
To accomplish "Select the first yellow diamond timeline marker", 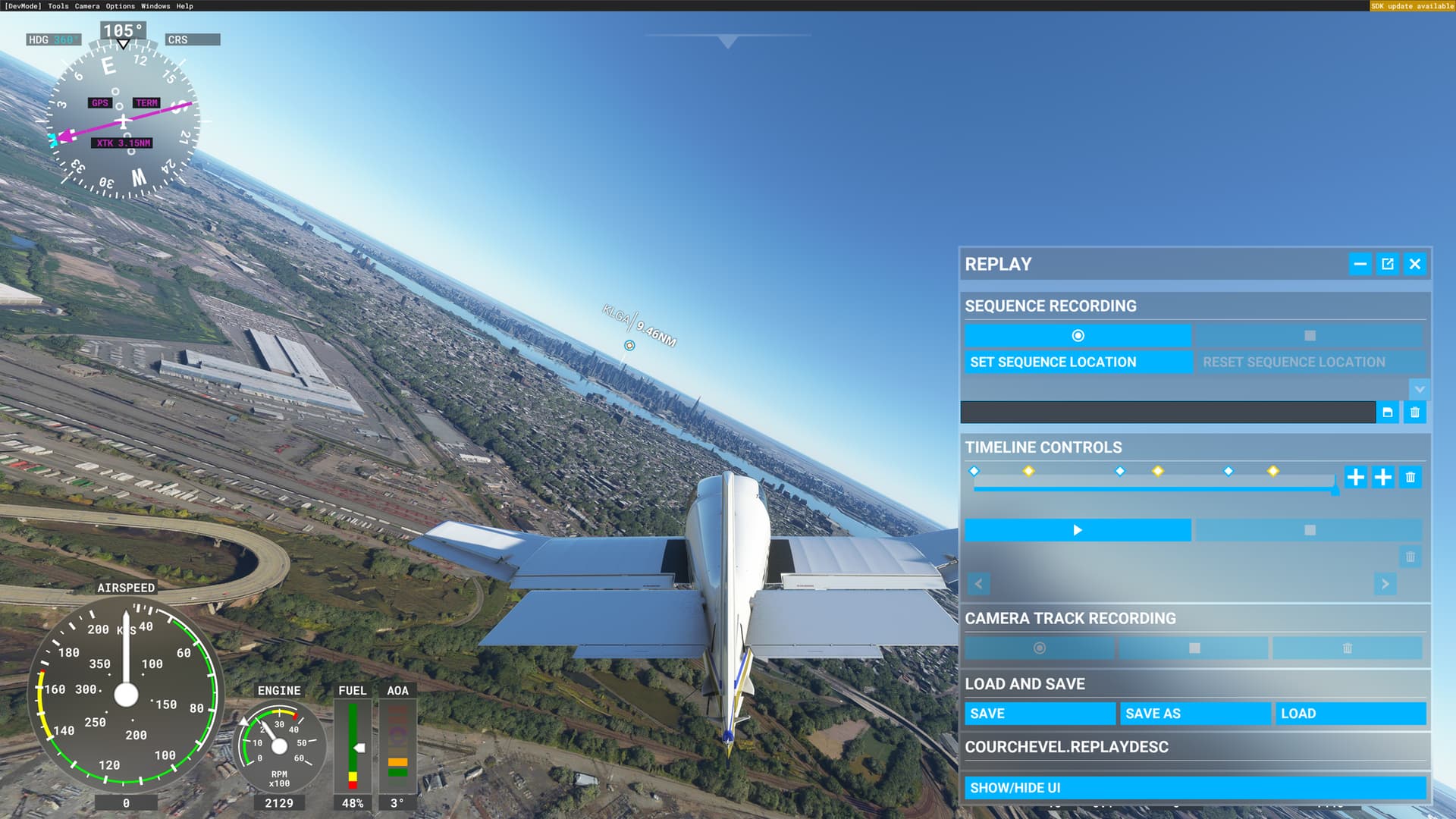I will pos(1028,471).
